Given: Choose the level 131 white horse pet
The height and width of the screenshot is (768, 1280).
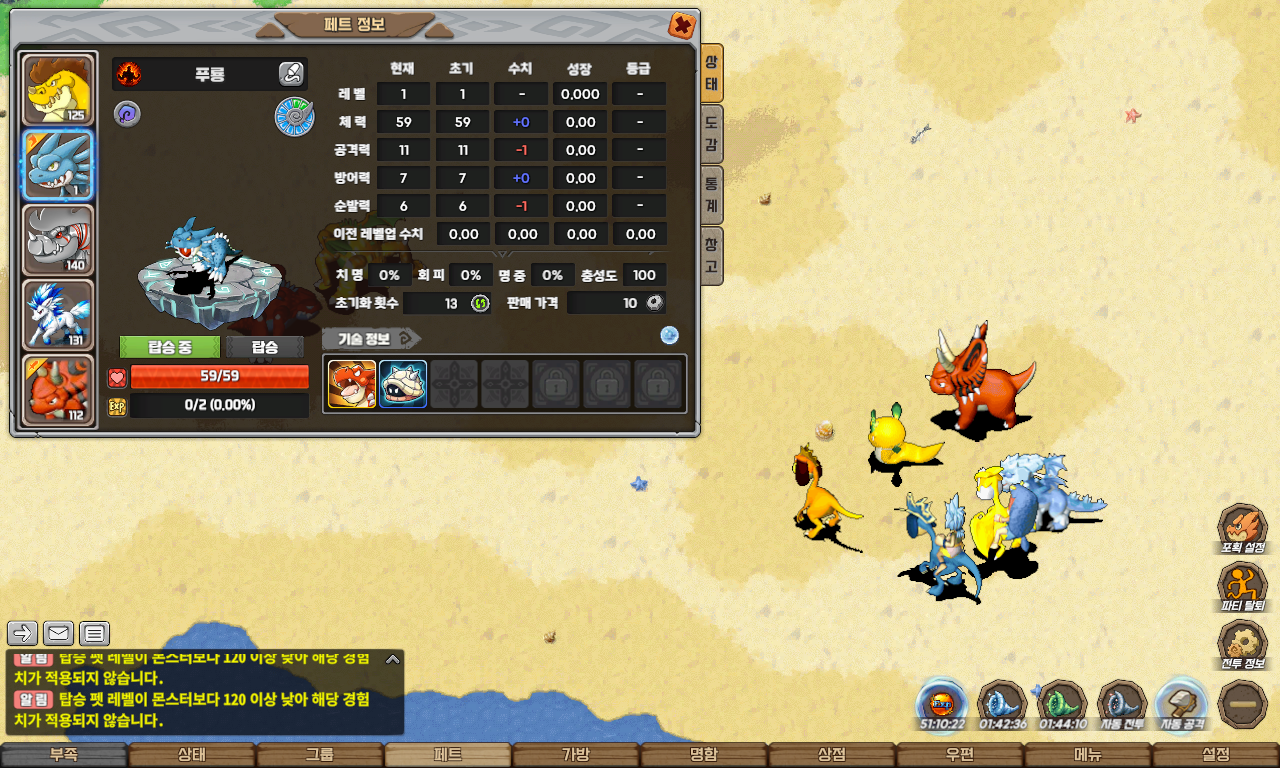Looking at the screenshot, I should pos(58,315).
